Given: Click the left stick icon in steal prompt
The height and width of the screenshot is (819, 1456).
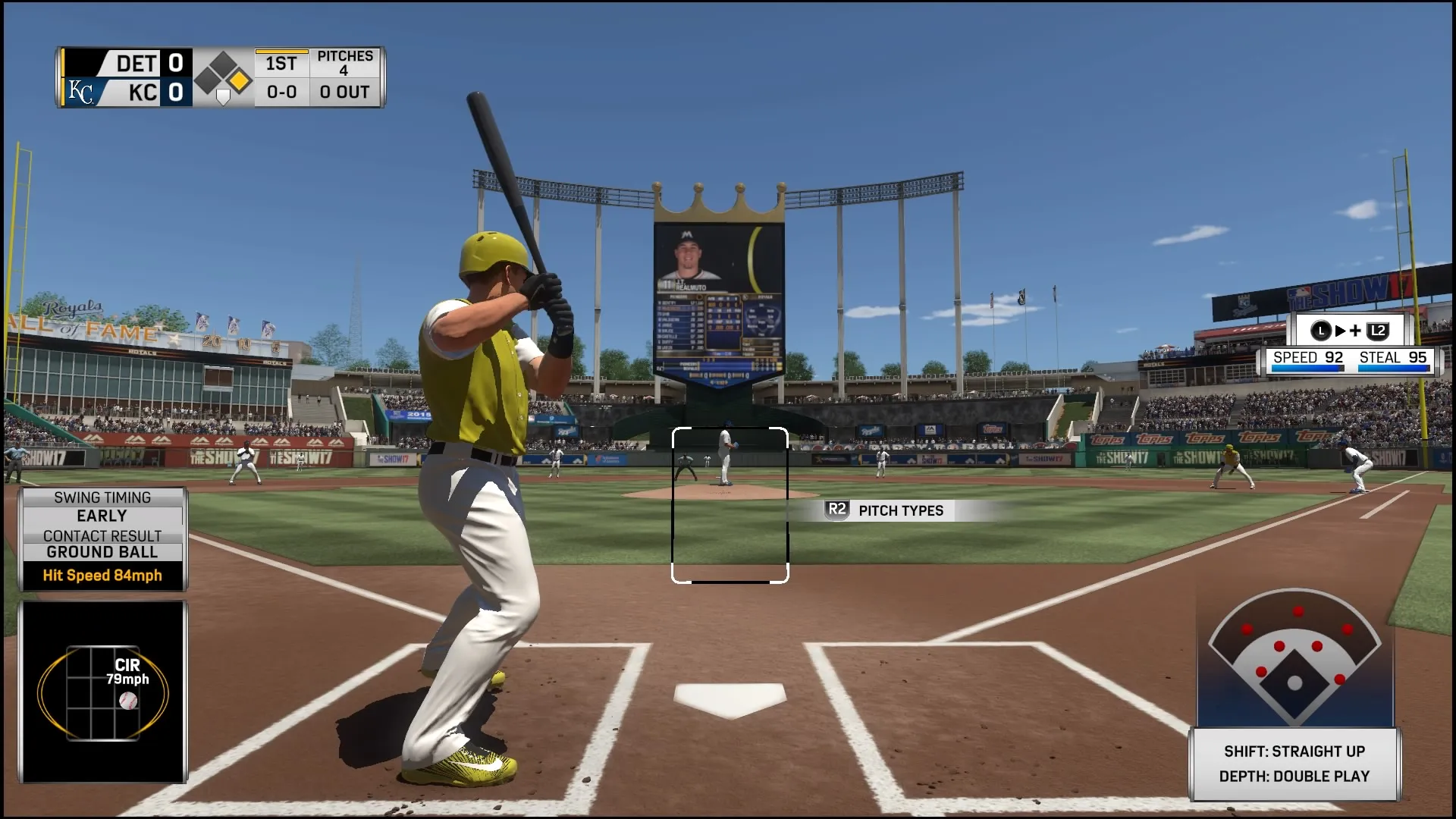Looking at the screenshot, I should 1319,330.
